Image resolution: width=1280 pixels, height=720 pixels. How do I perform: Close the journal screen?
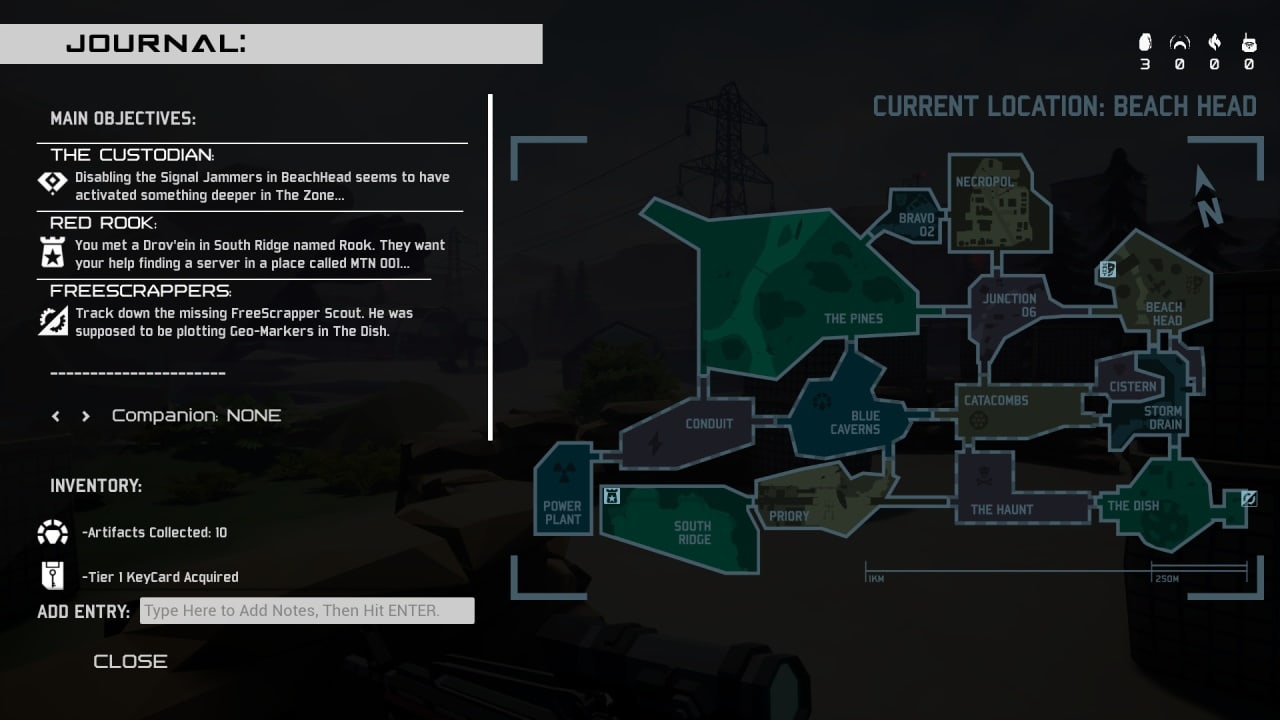pos(130,661)
